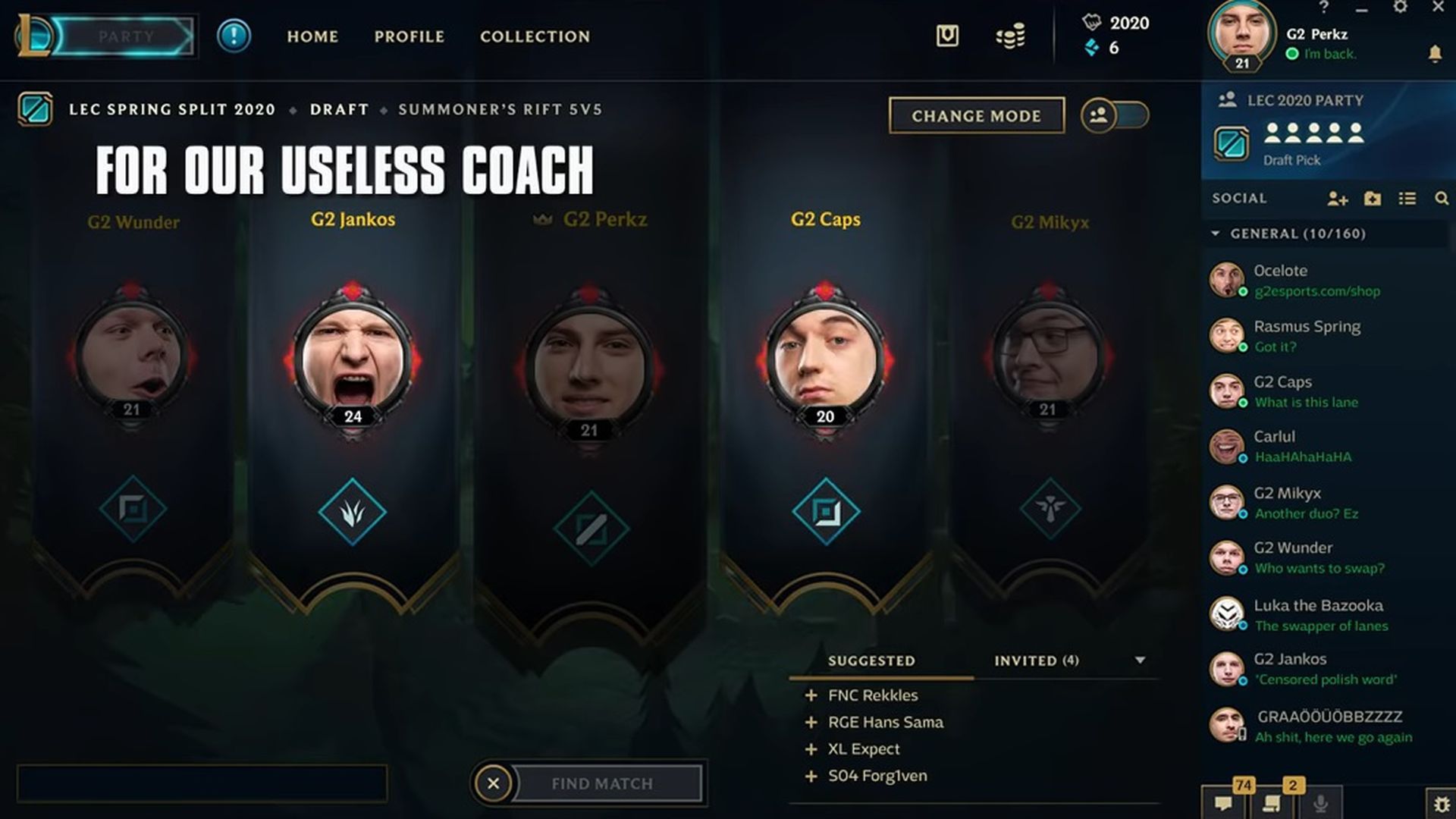The height and width of the screenshot is (819, 1456).
Task: Open your PROFILE from the top menu
Action: coord(409,36)
